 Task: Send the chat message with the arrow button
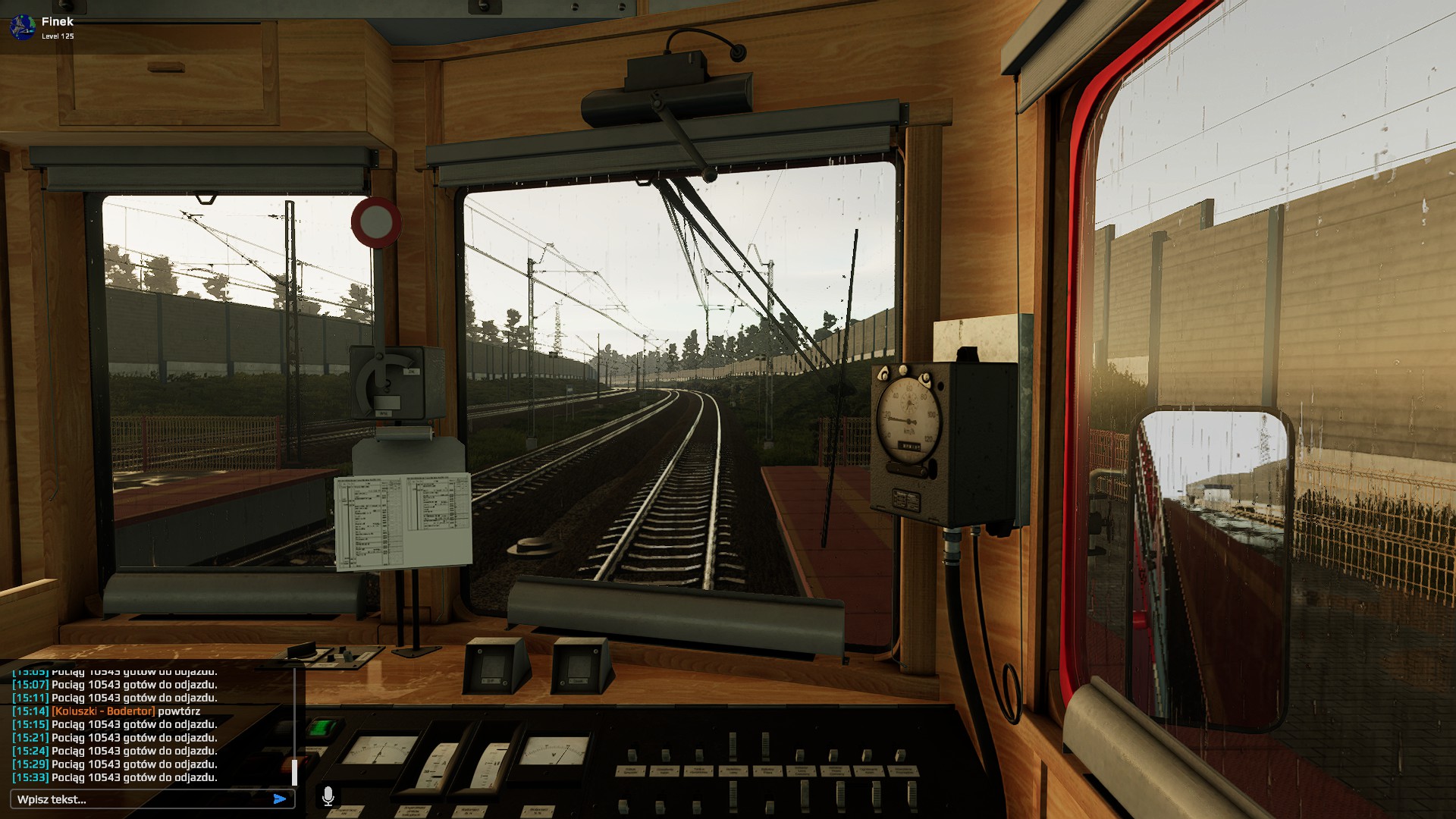[x=280, y=799]
